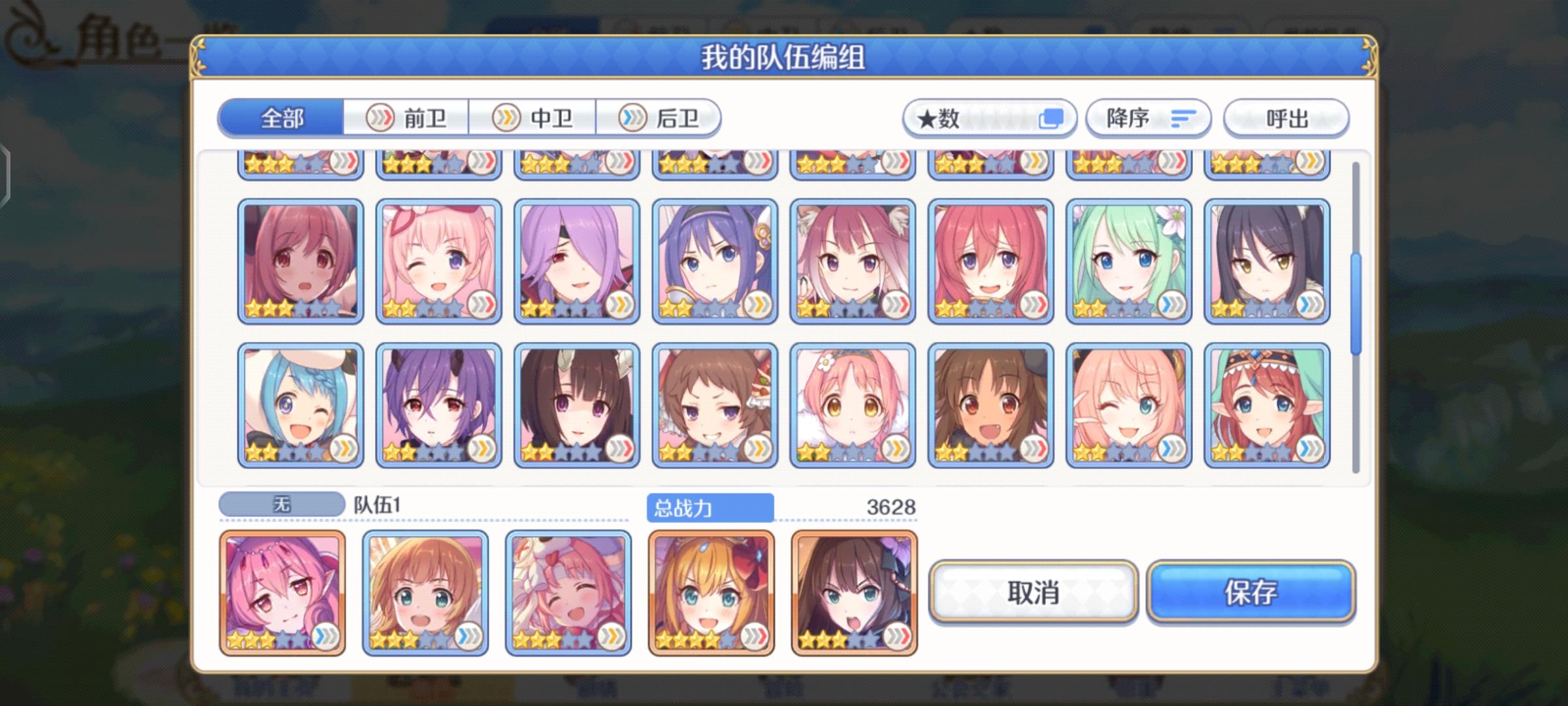The image size is (1568, 706).
Task: Click the copy icon next to ★数 filter
Action: (1053, 118)
